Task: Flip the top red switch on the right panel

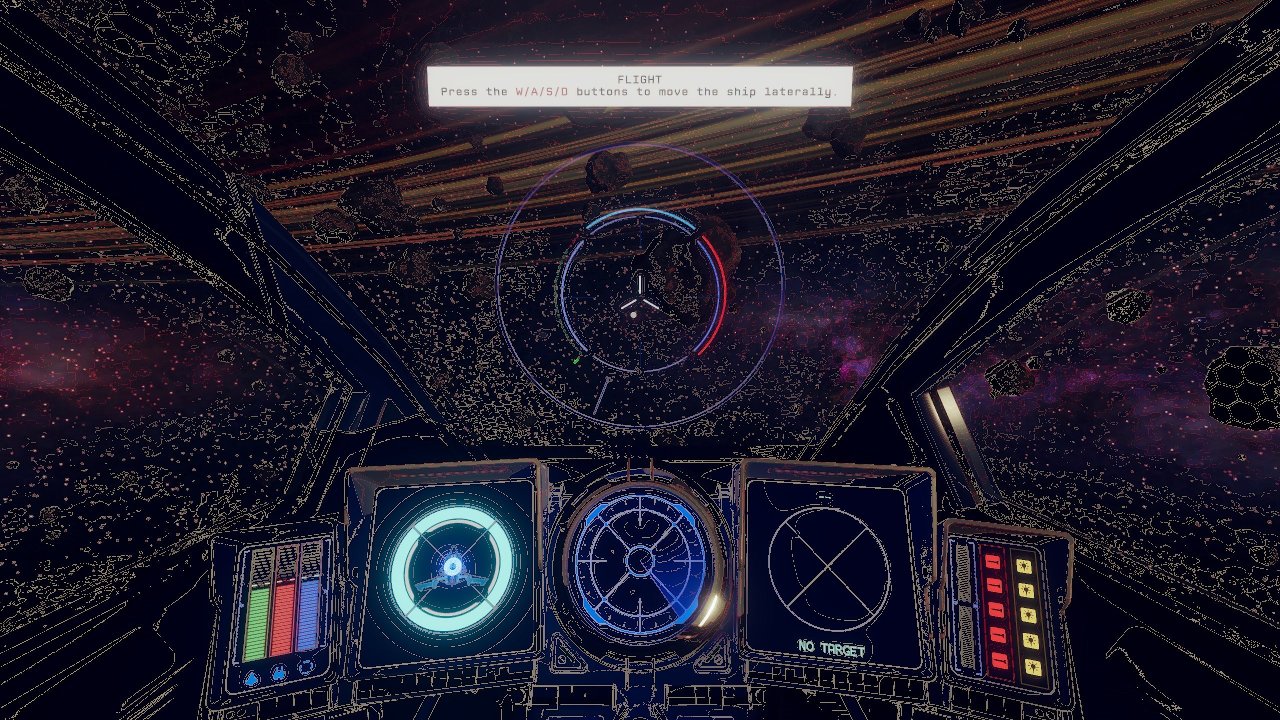Action: 993,562
